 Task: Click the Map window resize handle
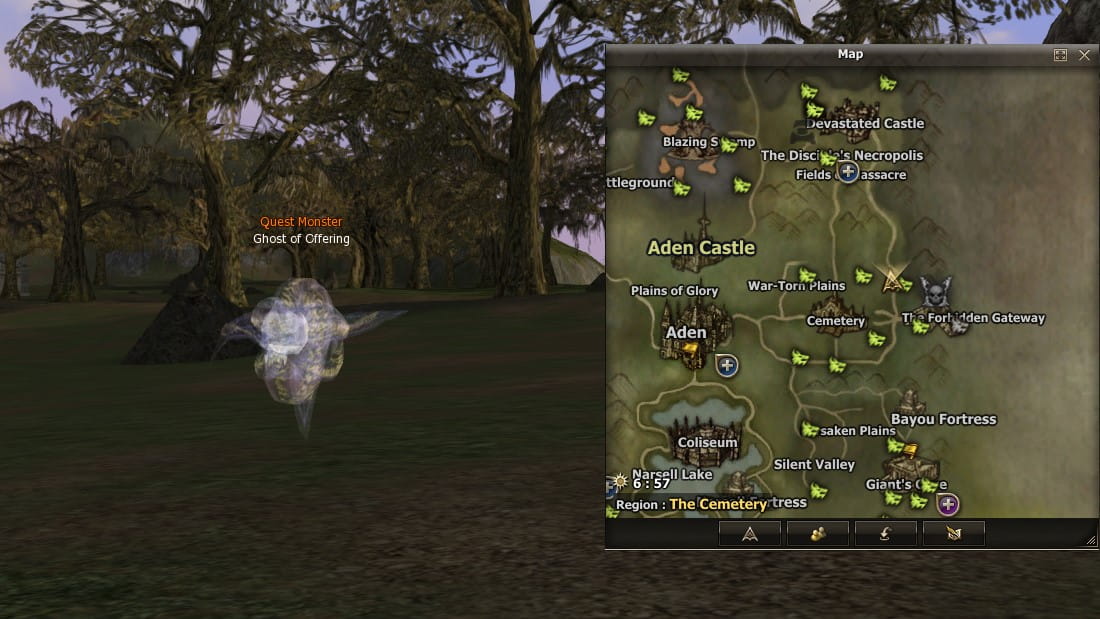[x=1090, y=540]
